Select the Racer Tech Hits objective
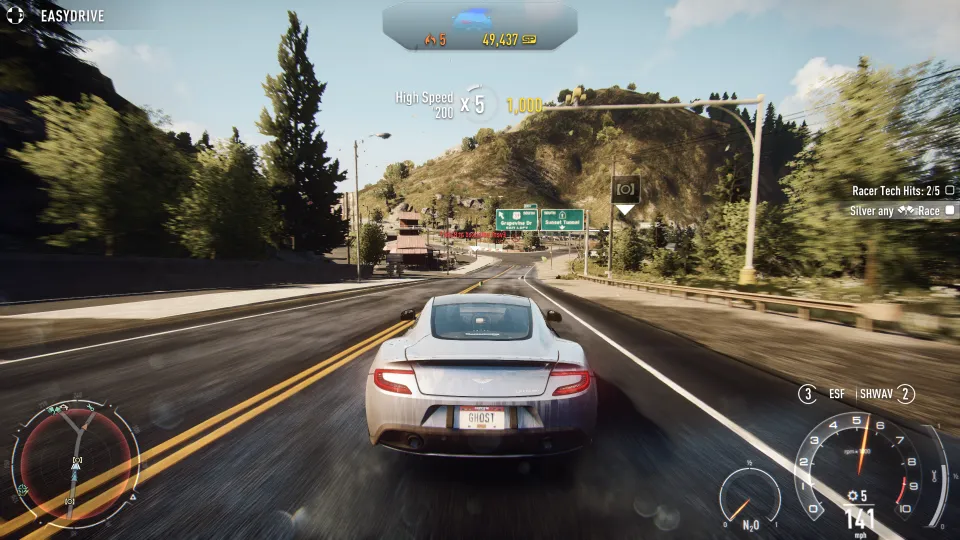This screenshot has height=540, width=960. coord(902,190)
